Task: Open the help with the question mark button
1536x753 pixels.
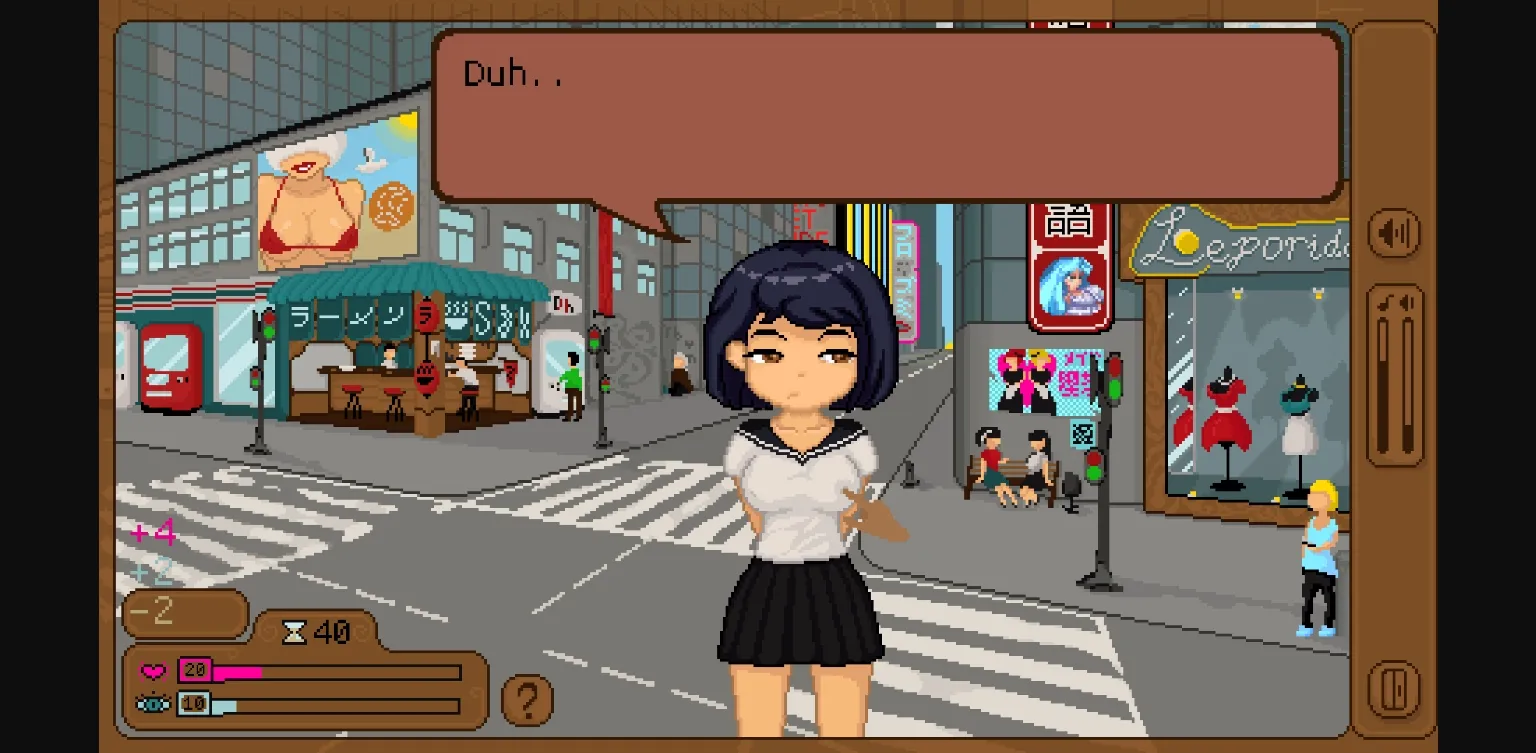Action: point(528,698)
